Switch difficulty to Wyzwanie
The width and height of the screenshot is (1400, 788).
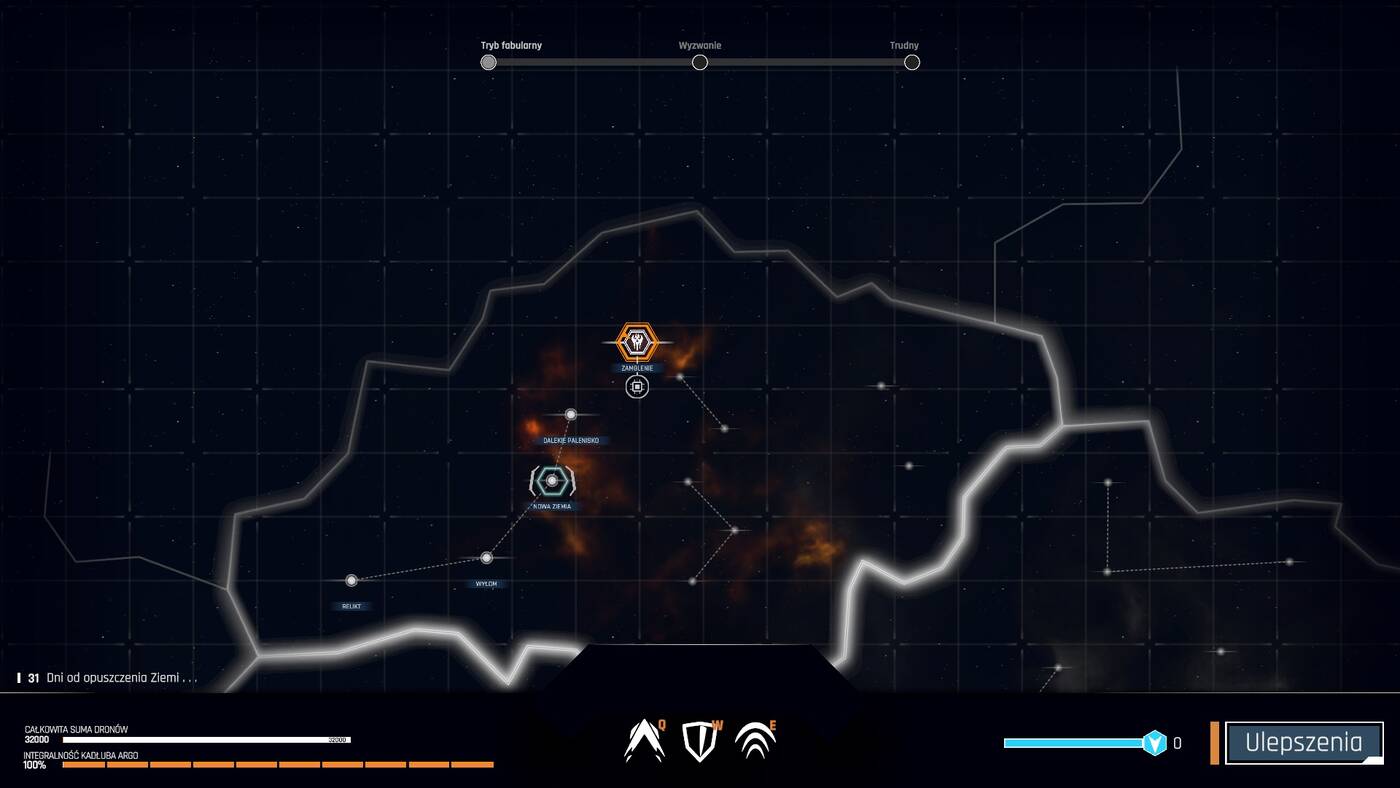point(700,61)
